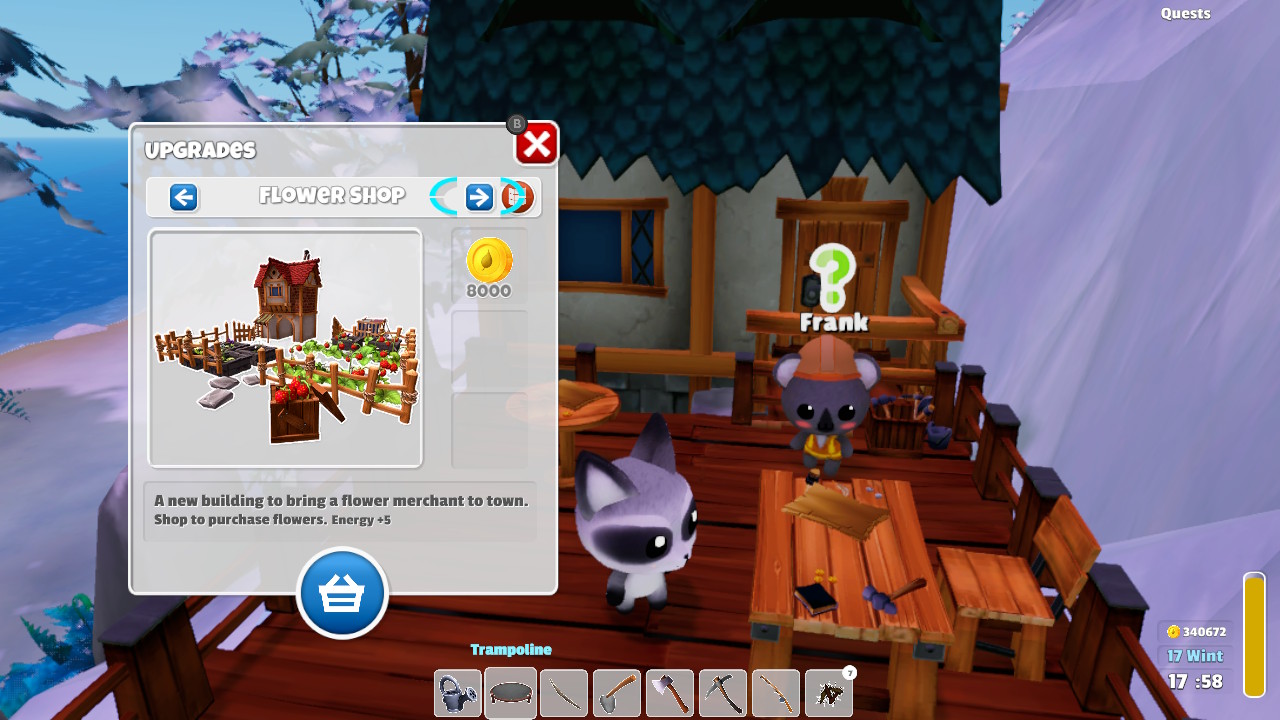This screenshot has height=720, width=1280.
Task: Select the pickaxe tool
Action: click(722, 693)
